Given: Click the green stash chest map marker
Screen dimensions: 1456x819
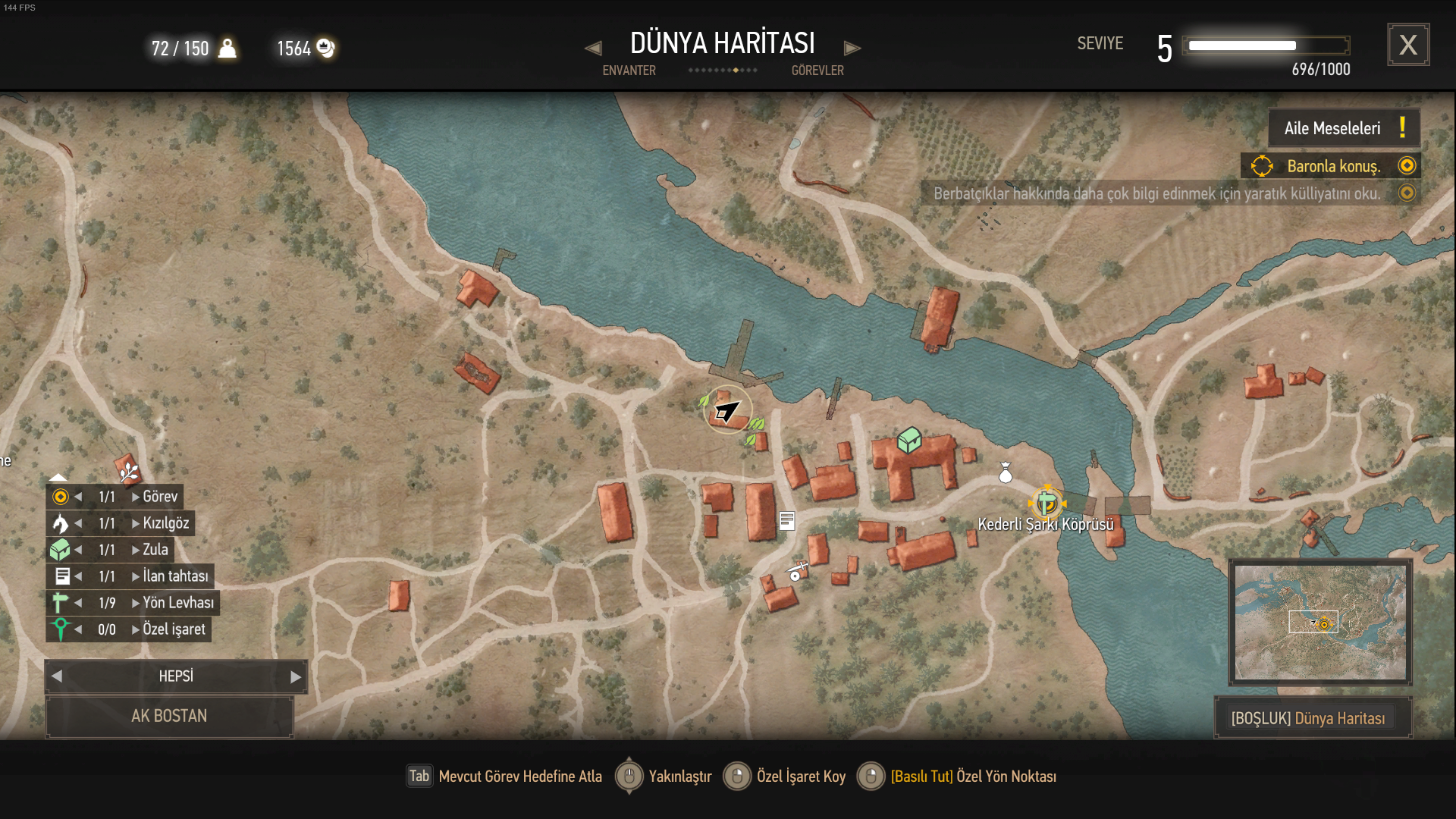Looking at the screenshot, I should click(x=909, y=440).
